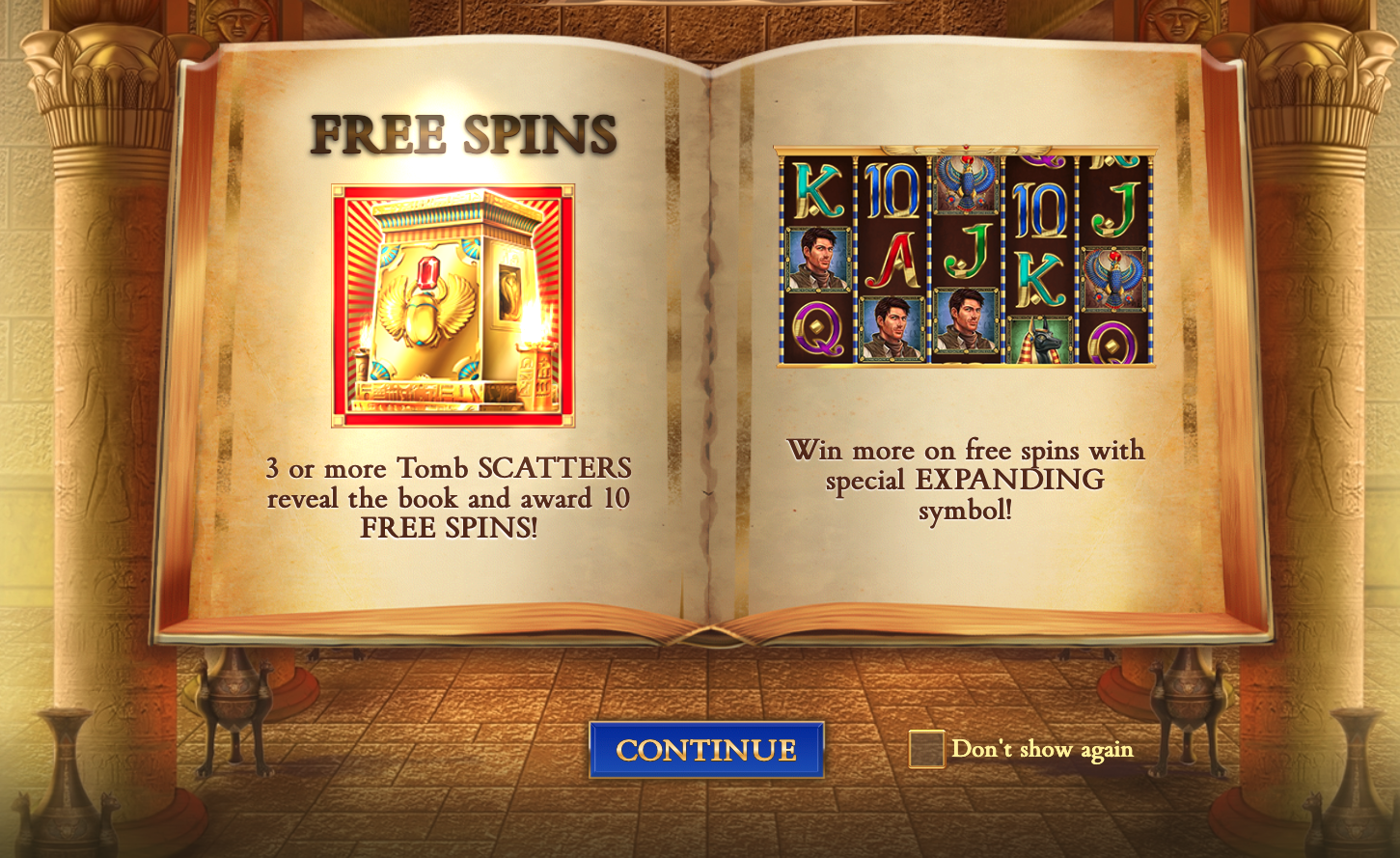1400x858 pixels.
Task: Tick the Don't show again checkbox
Action: click(926, 749)
